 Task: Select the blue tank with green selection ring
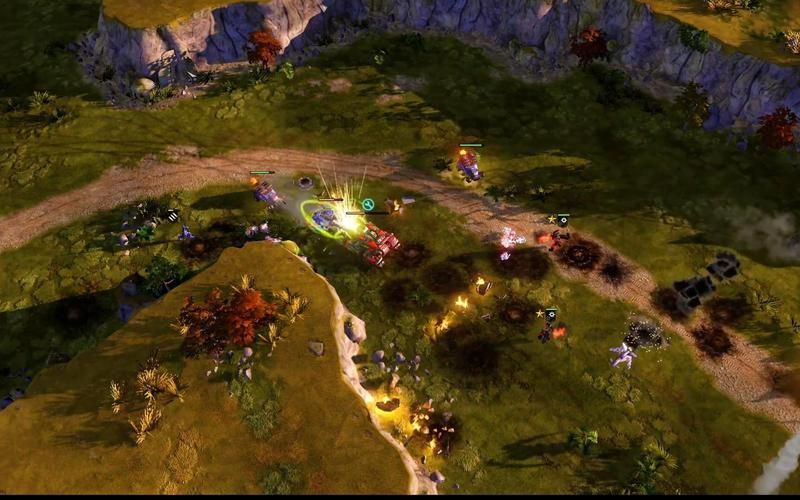pyautogui.click(x=324, y=218)
